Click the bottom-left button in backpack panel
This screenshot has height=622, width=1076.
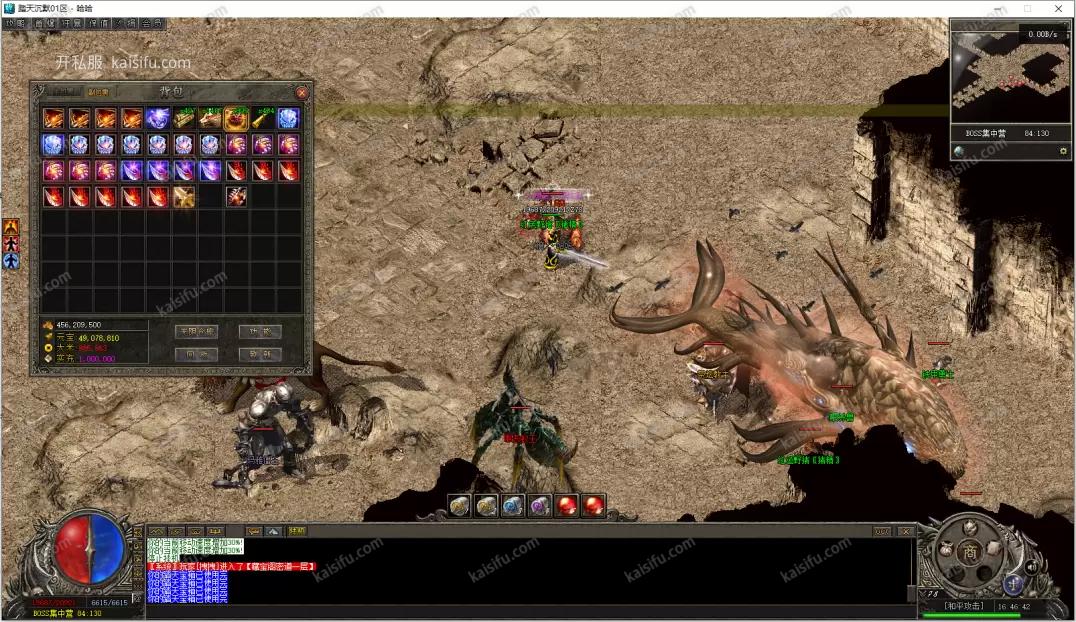tap(196, 354)
